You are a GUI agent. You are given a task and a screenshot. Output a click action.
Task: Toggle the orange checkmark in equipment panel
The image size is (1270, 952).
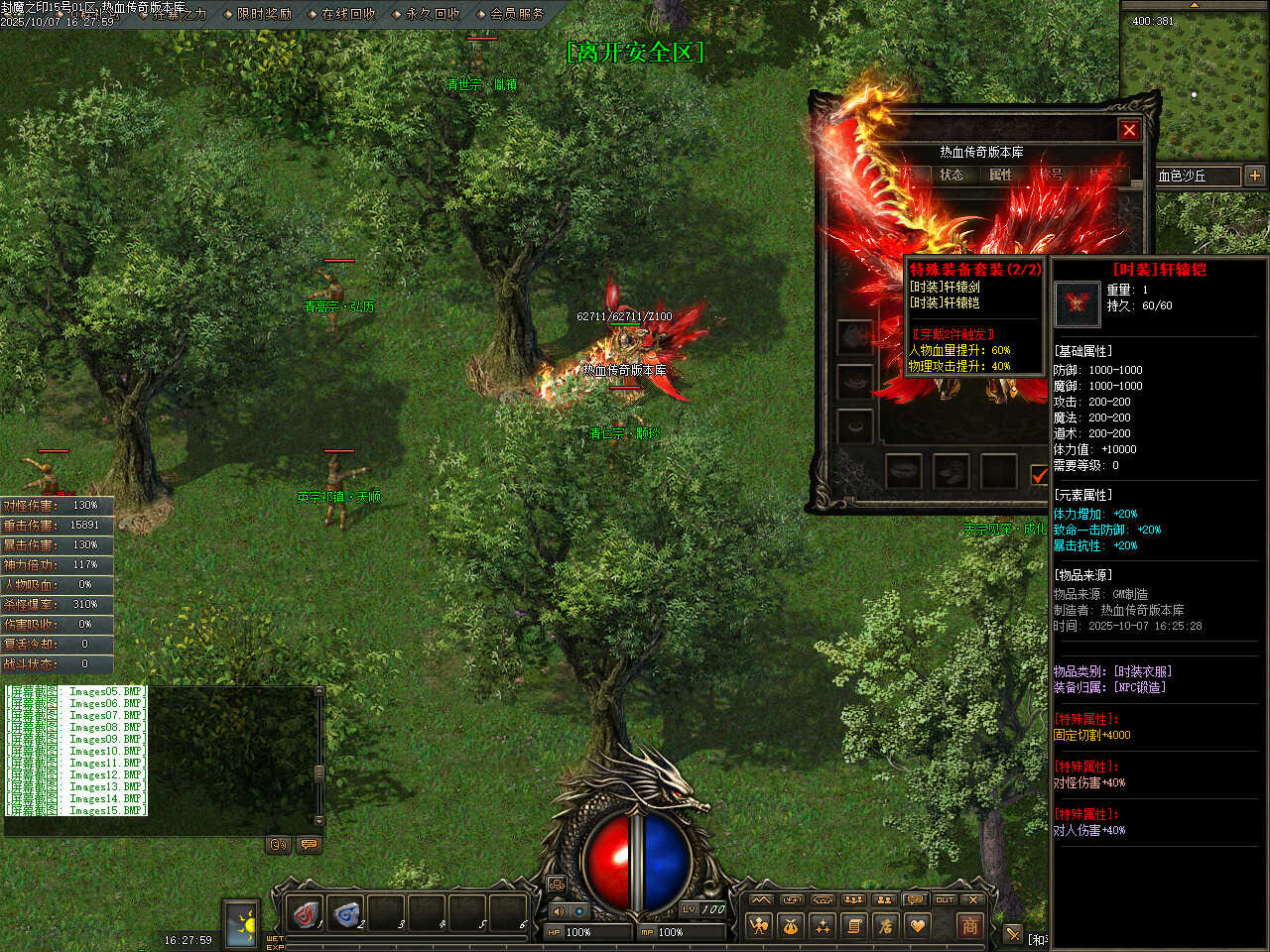click(x=1039, y=475)
